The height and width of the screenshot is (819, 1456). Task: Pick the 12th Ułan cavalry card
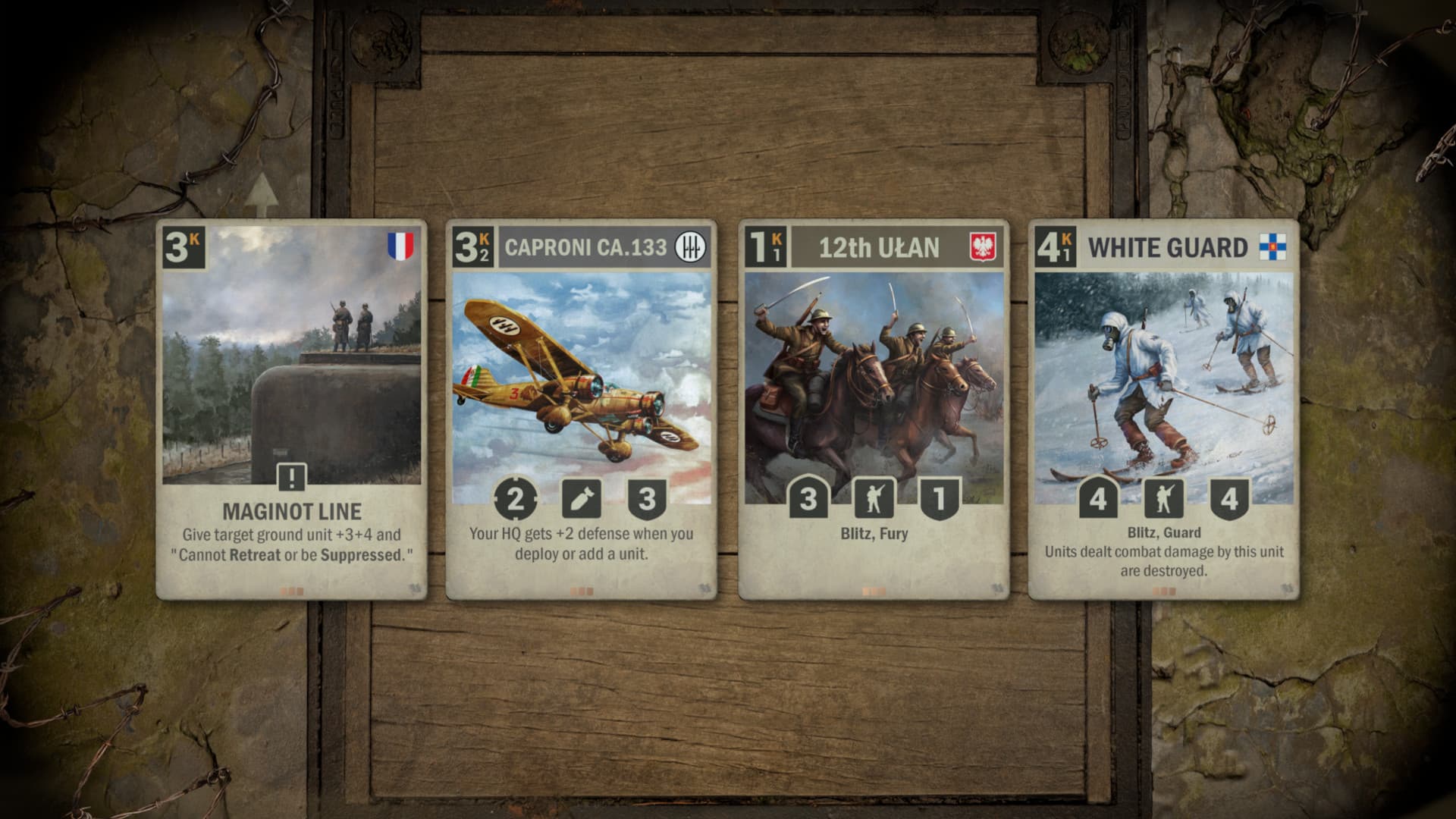[874, 409]
